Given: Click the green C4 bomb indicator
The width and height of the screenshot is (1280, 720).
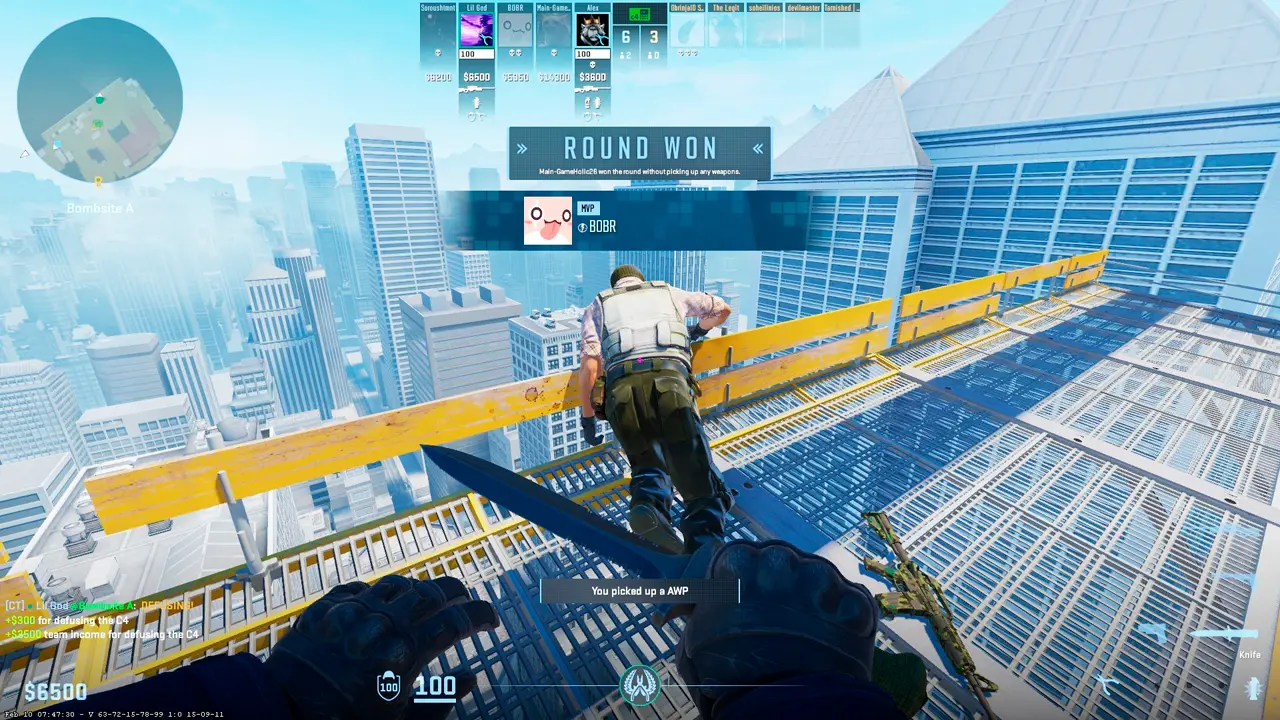Looking at the screenshot, I should point(640,14).
